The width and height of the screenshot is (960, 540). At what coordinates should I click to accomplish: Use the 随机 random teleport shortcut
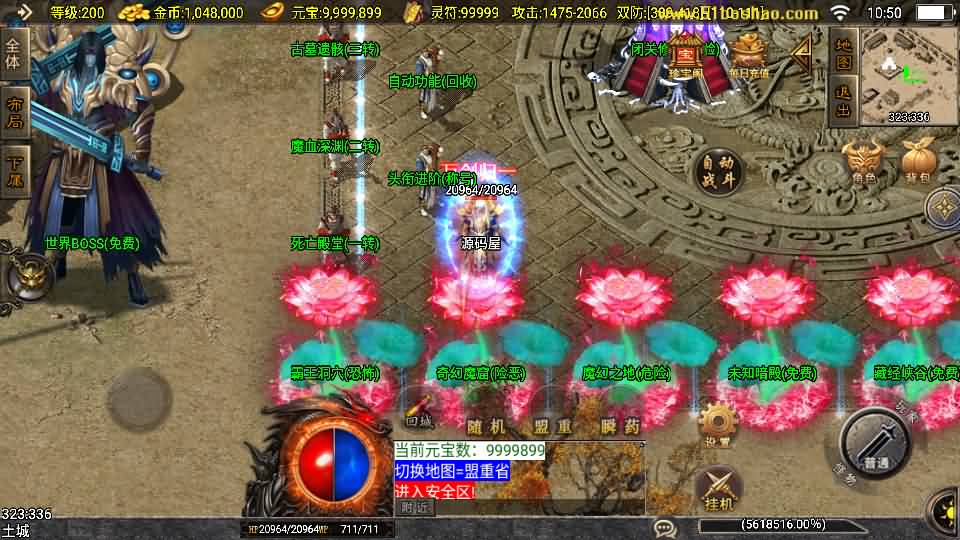click(484, 427)
